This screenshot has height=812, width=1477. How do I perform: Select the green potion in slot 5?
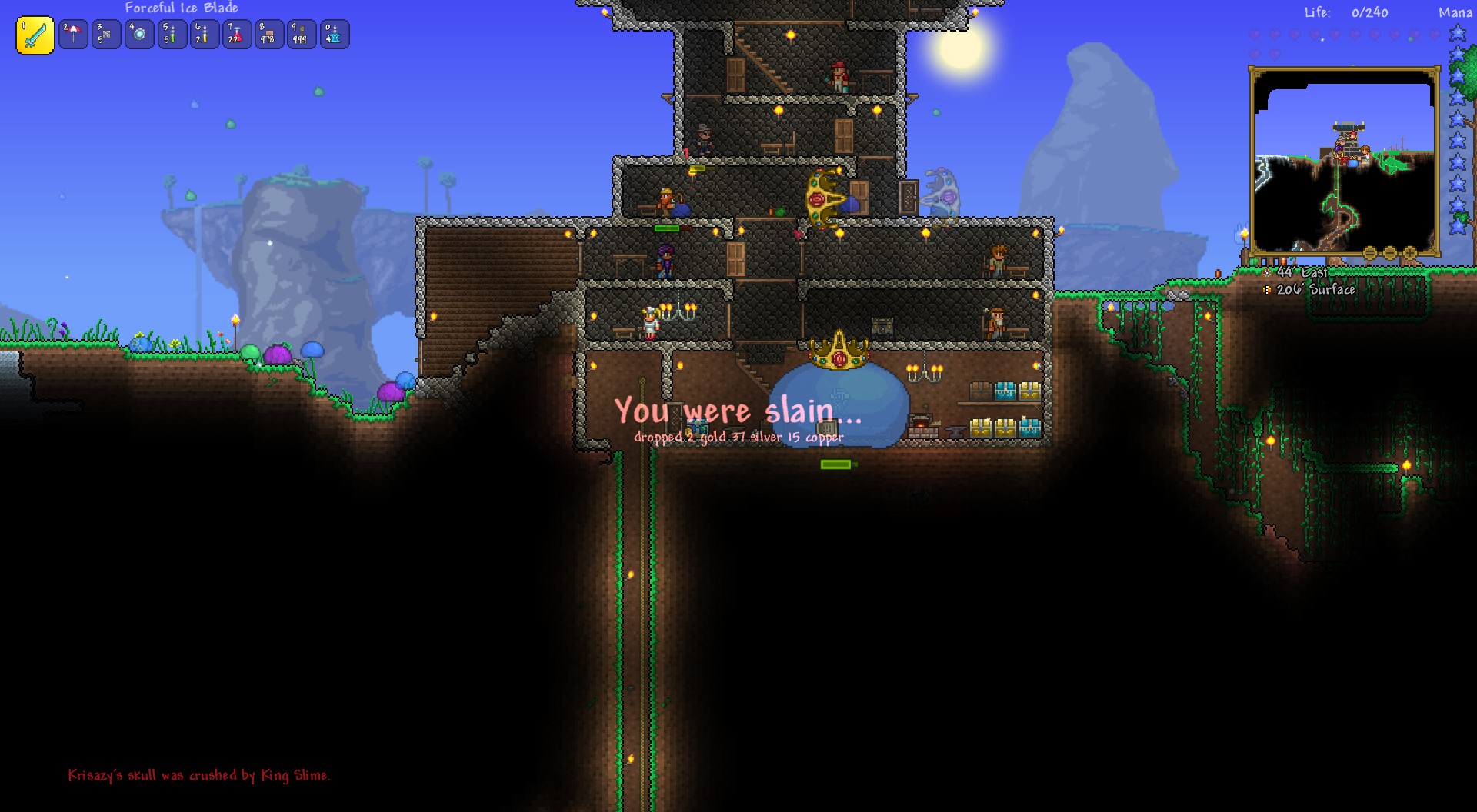(172, 35)
